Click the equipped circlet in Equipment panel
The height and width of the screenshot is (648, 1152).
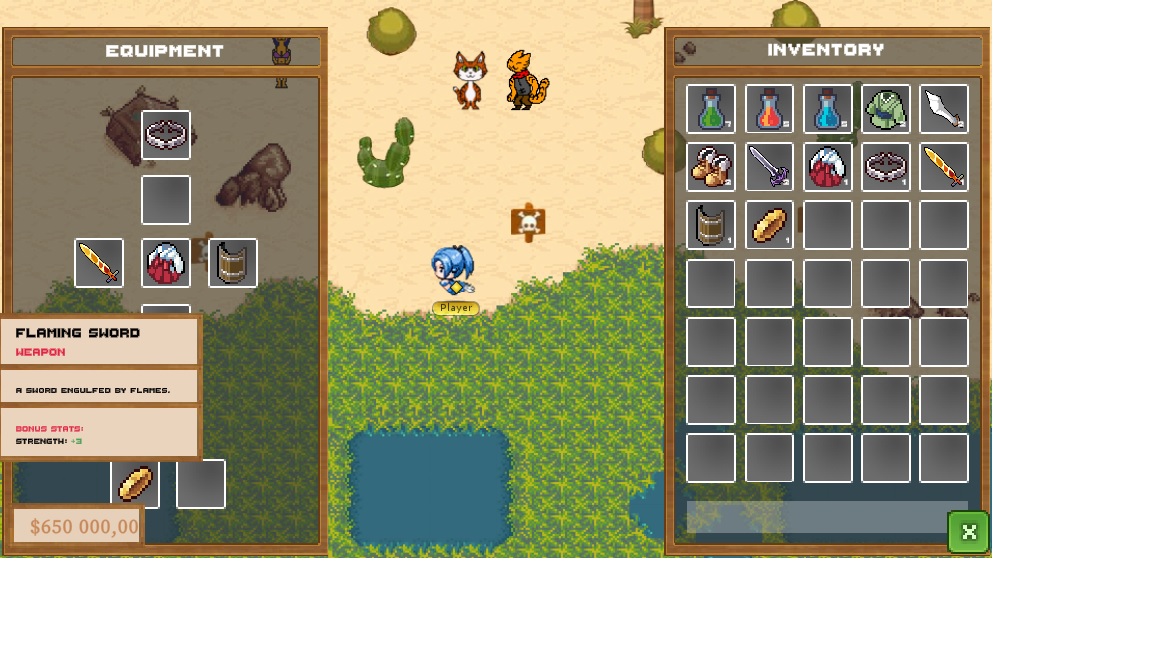[x=166, y=135]
